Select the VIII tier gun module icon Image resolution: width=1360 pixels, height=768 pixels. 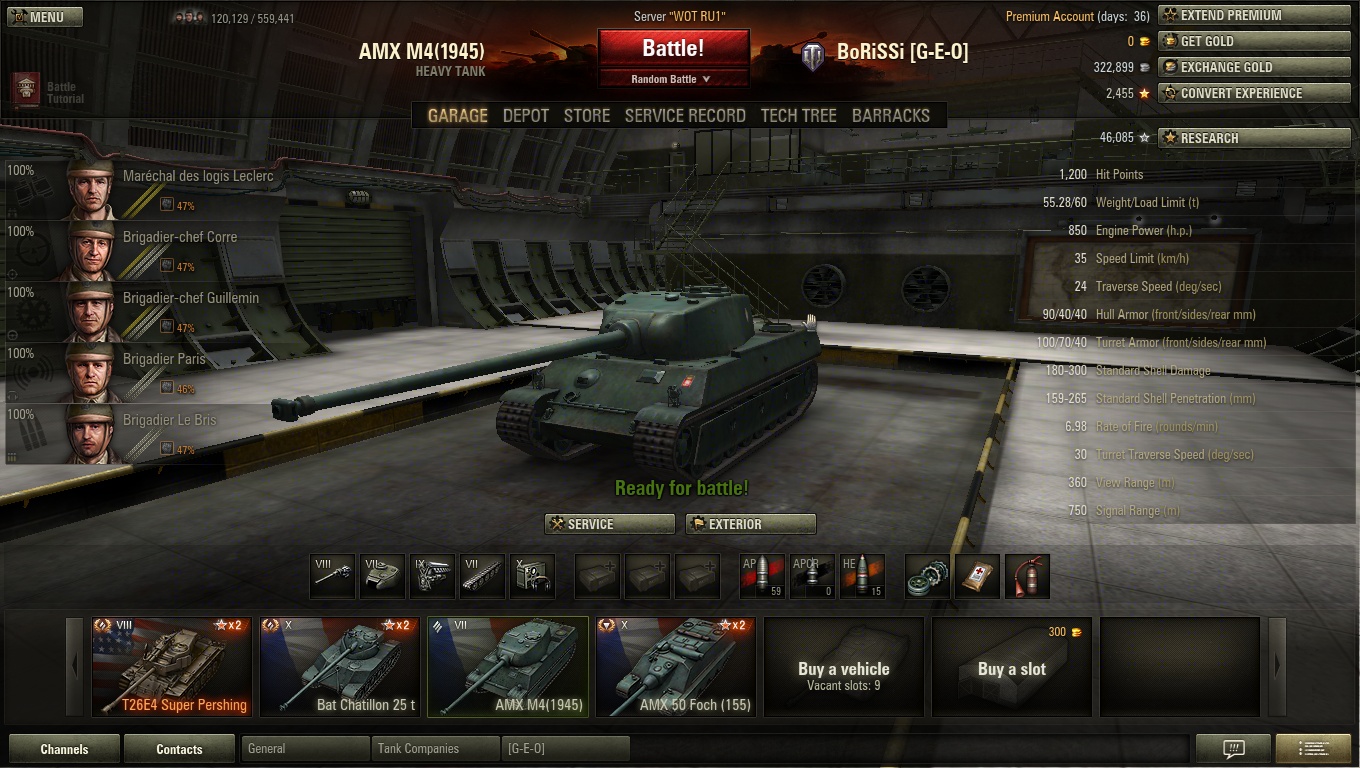[x=332, y=576]
